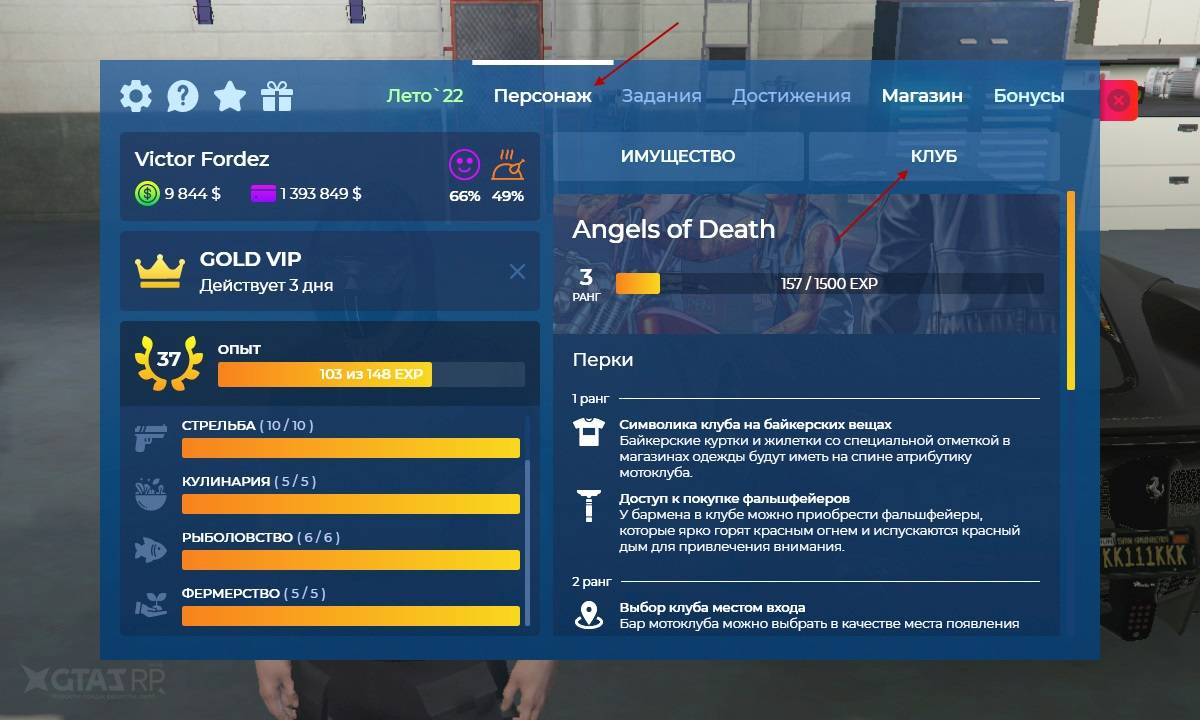
Task: Select the Персонаж tab
Action: point(542,96)
